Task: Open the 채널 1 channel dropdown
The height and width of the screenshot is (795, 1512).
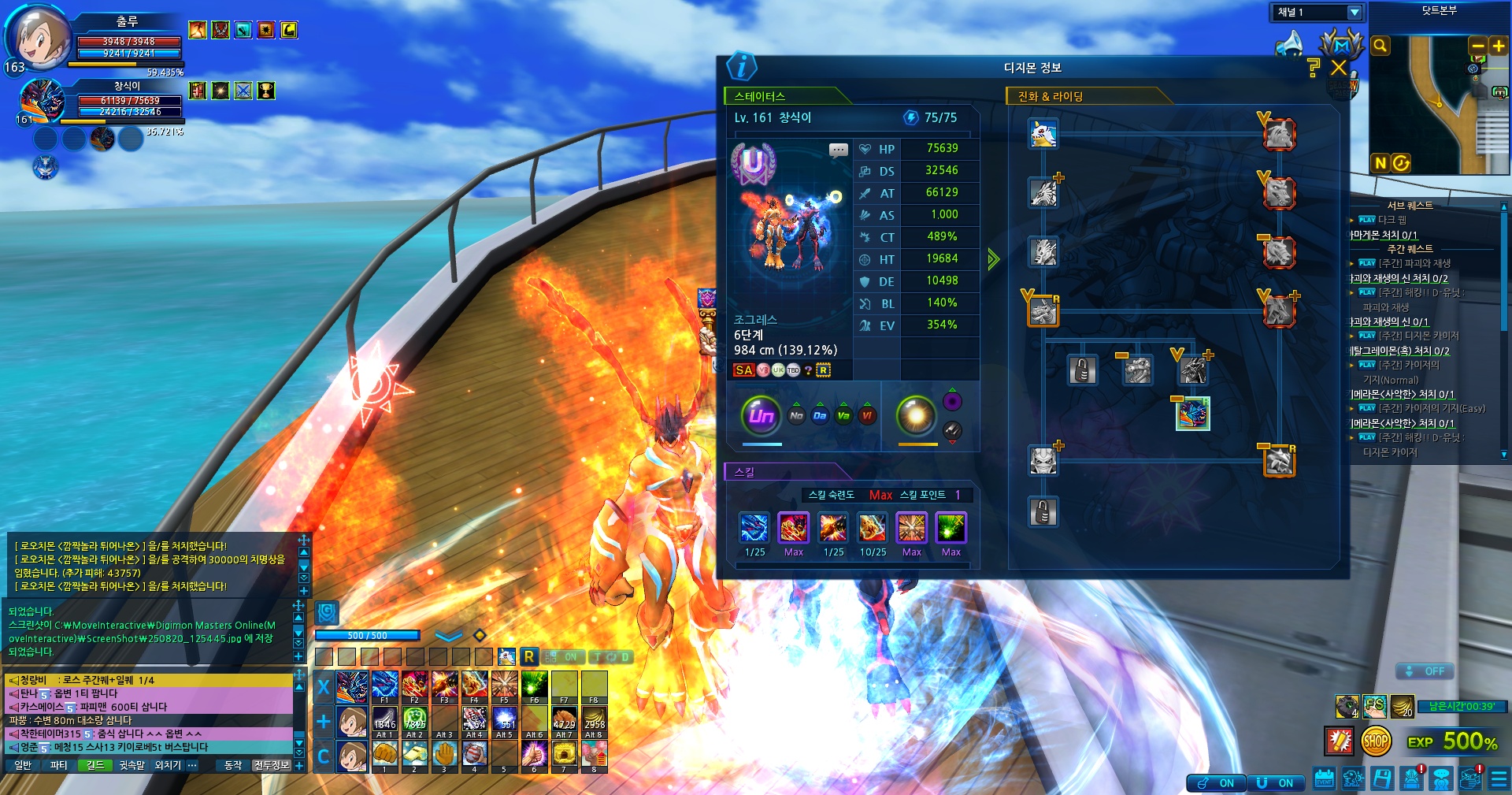Action: point(1354,13)
